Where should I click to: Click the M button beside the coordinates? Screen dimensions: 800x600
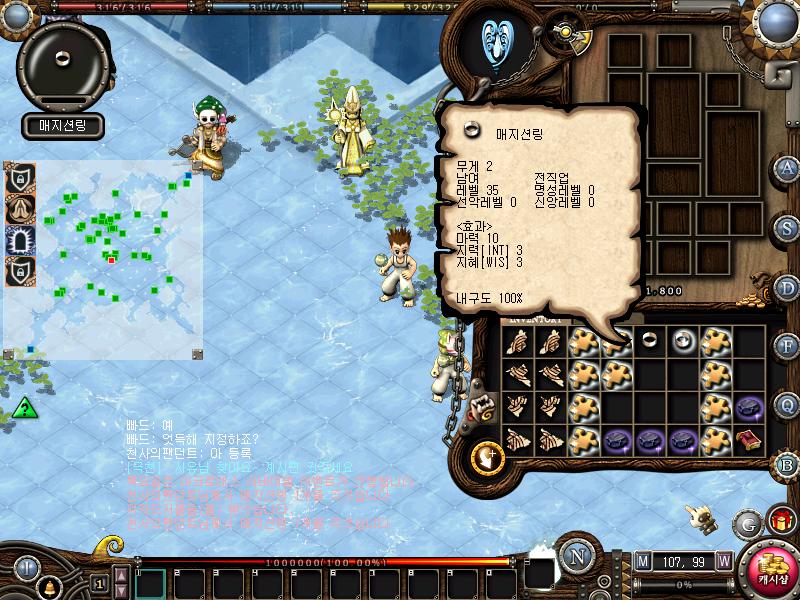643,560
